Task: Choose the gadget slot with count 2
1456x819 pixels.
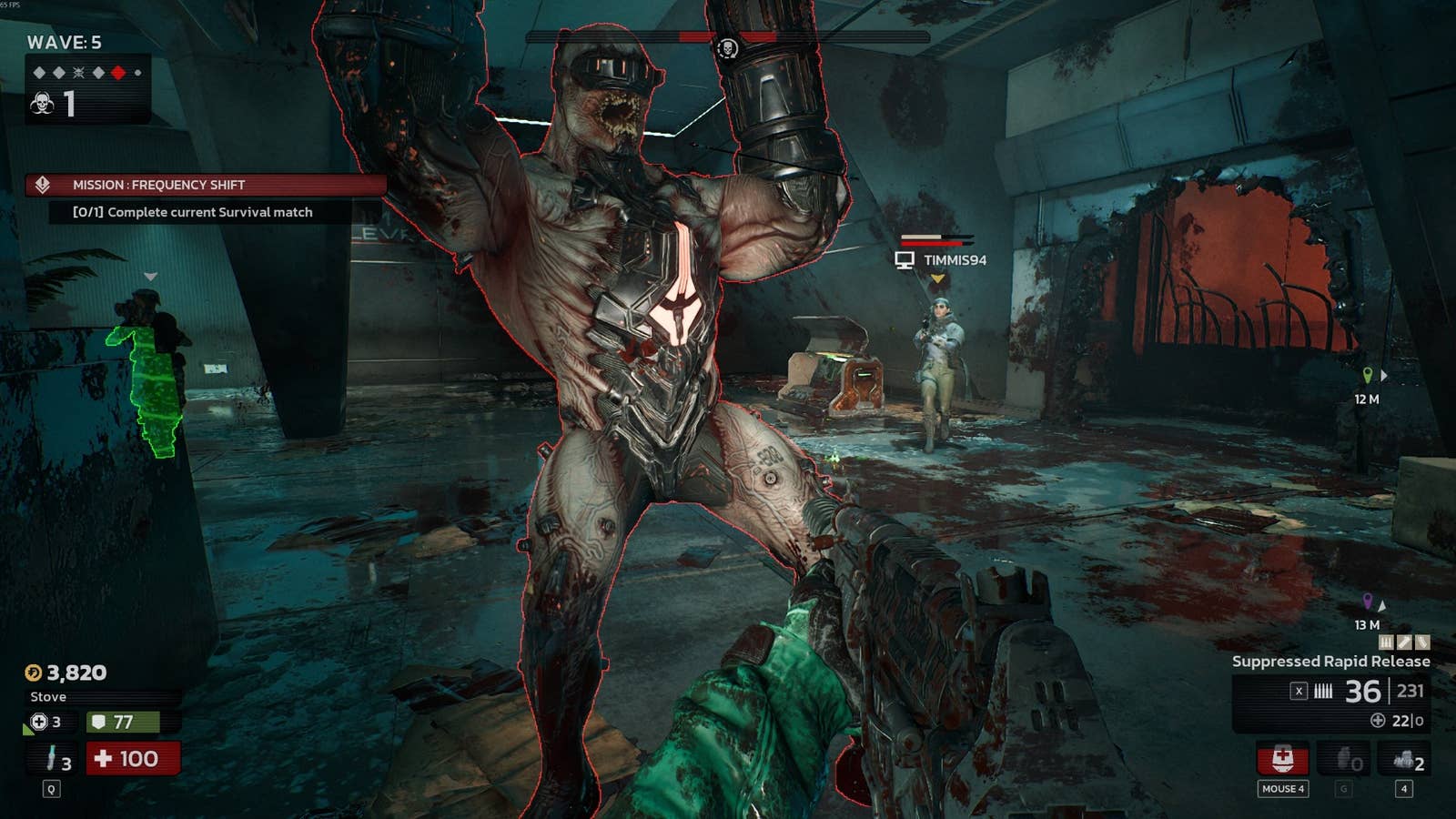Action: click(1406, 759)
